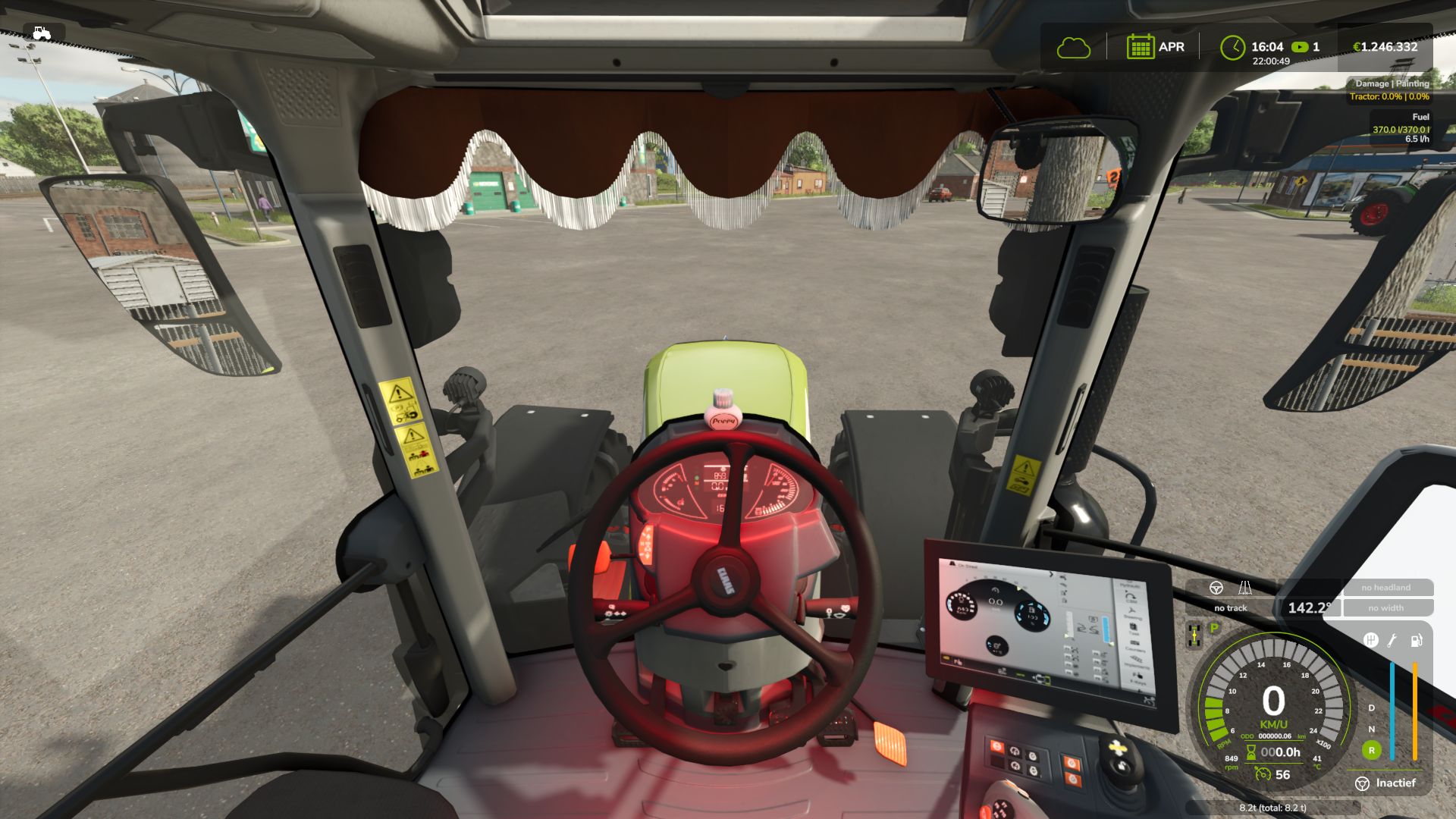The image size is (1456, 819).
Task: Toggle the green time-speed play button
Action: 1300,47
